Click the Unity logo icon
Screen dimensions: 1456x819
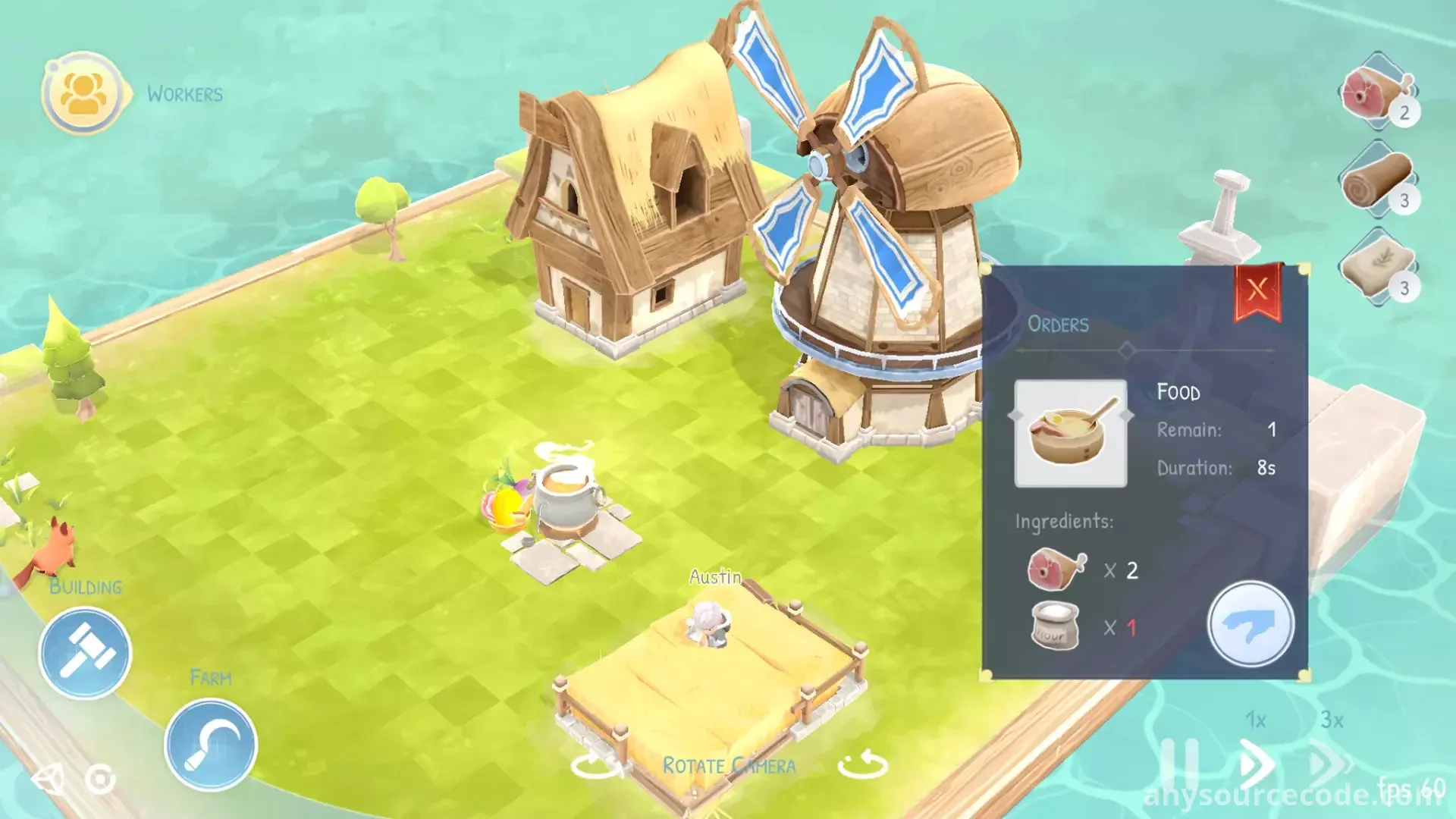click(x=48, y=779)
